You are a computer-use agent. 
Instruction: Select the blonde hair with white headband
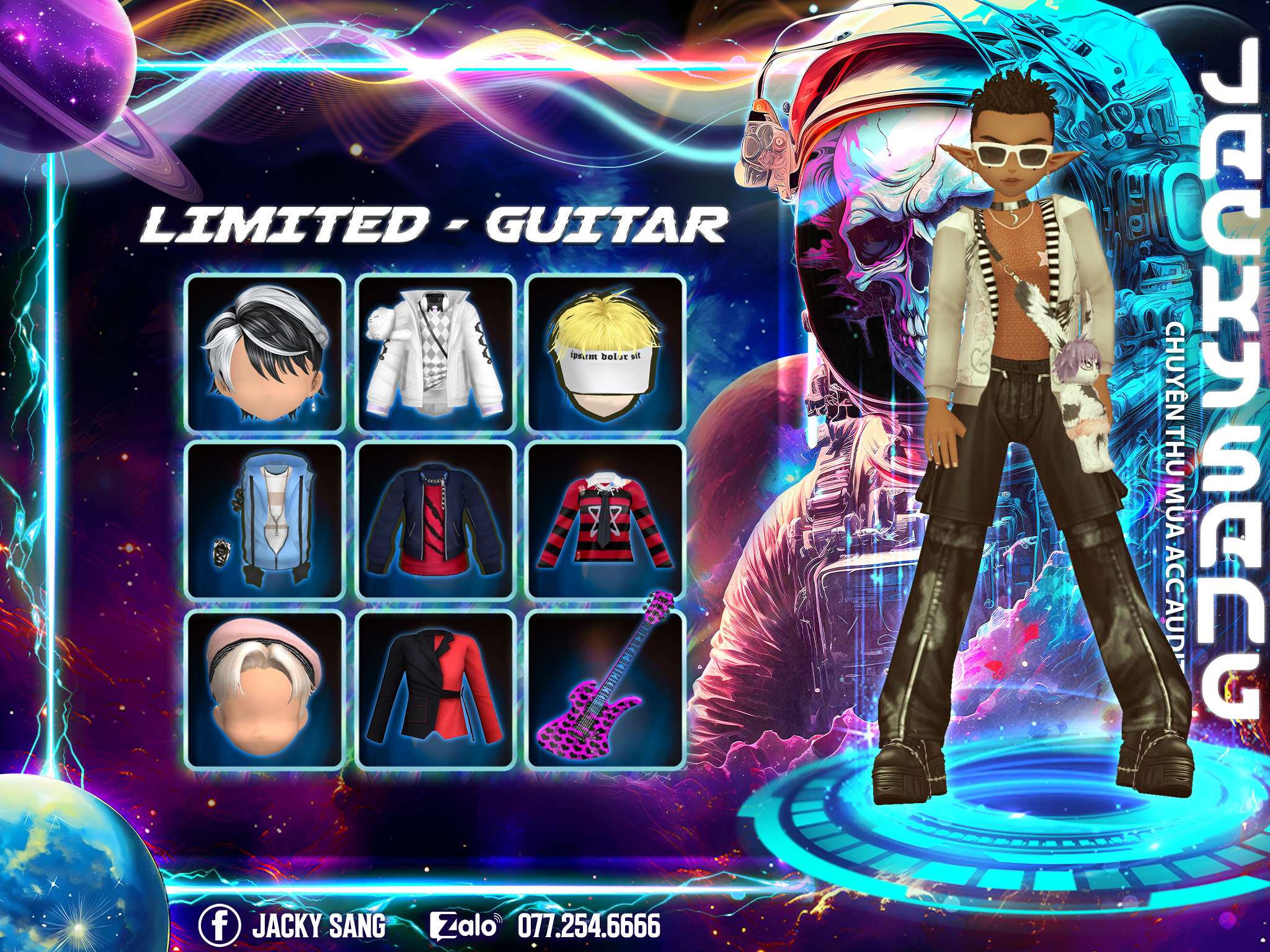click(605, 353)
